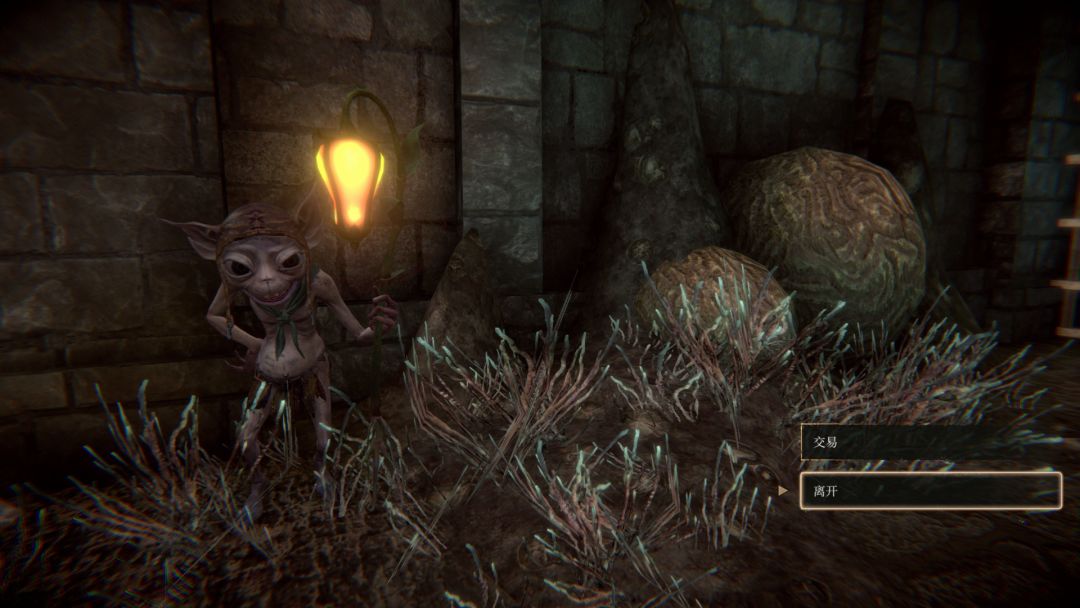This screenshot has width=1080, height=608.
Task: Choose the 交易 (Trade) dialogue option
Action: point(930,442)
